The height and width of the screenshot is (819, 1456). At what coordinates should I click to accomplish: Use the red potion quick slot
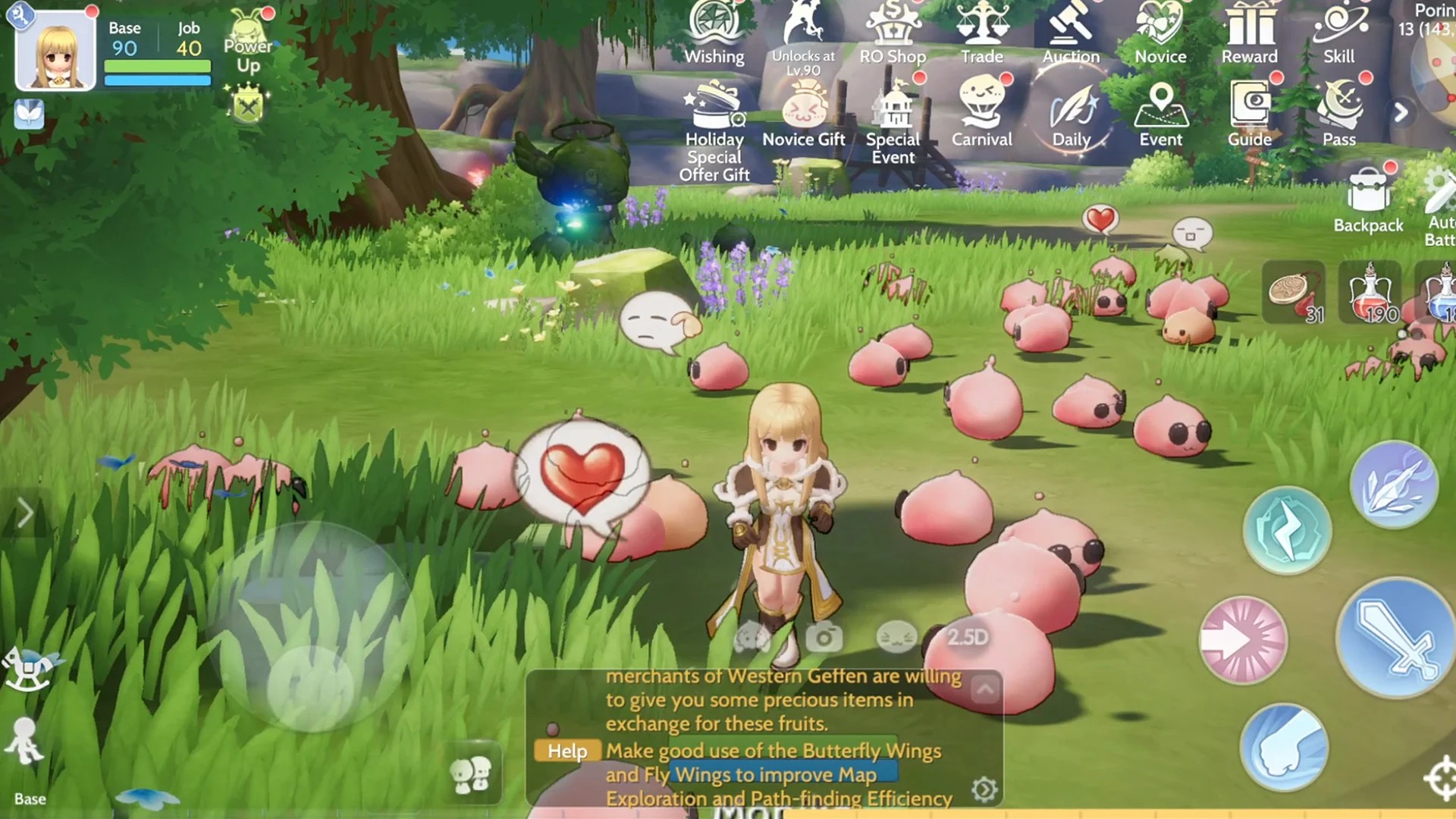pos(1370,293)
